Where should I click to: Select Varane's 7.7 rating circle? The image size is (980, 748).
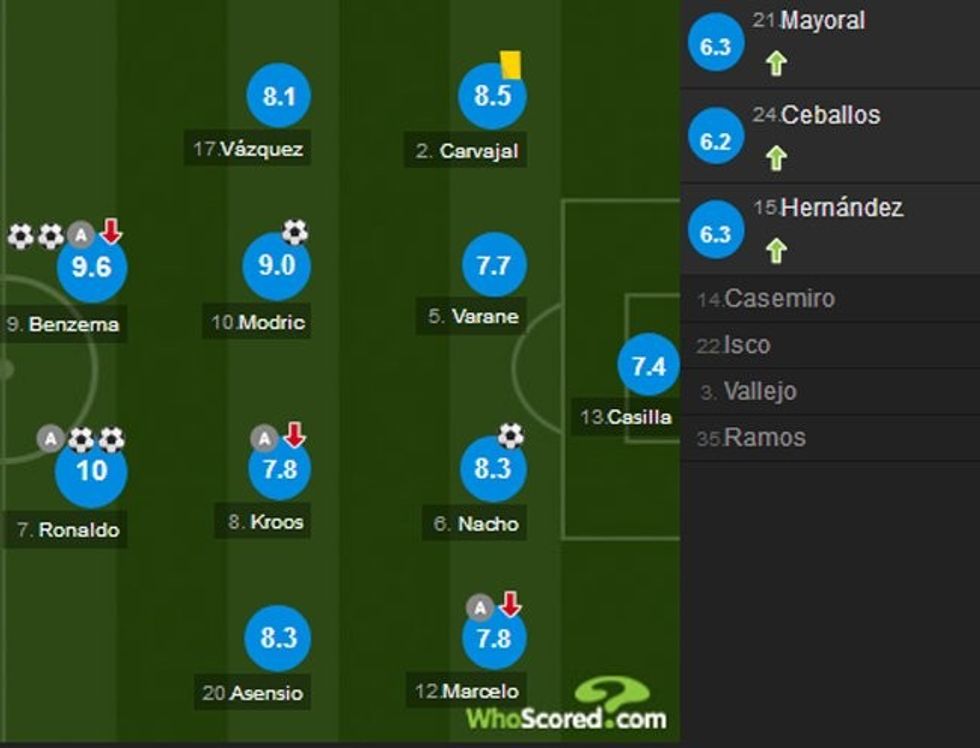pyautogui.click(x=494, y=266)
